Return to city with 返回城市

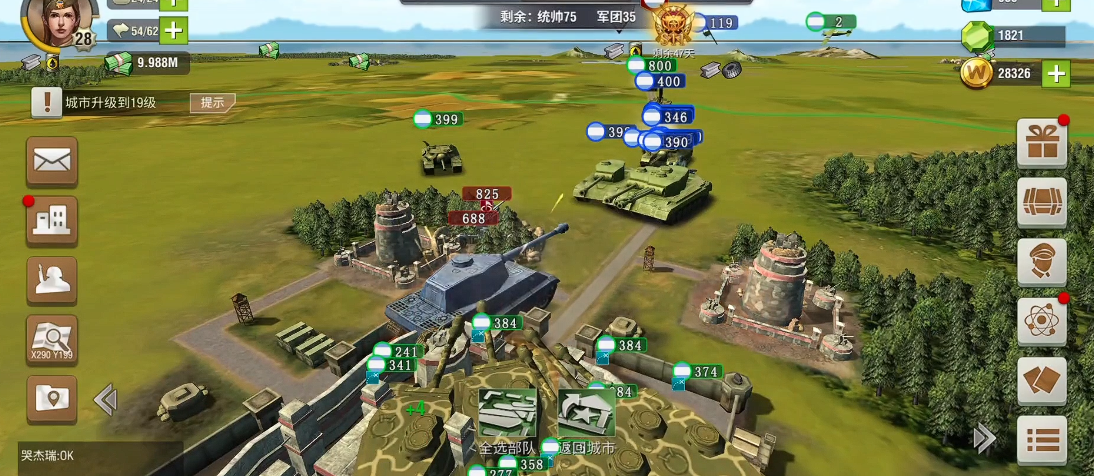pos(586,415)
